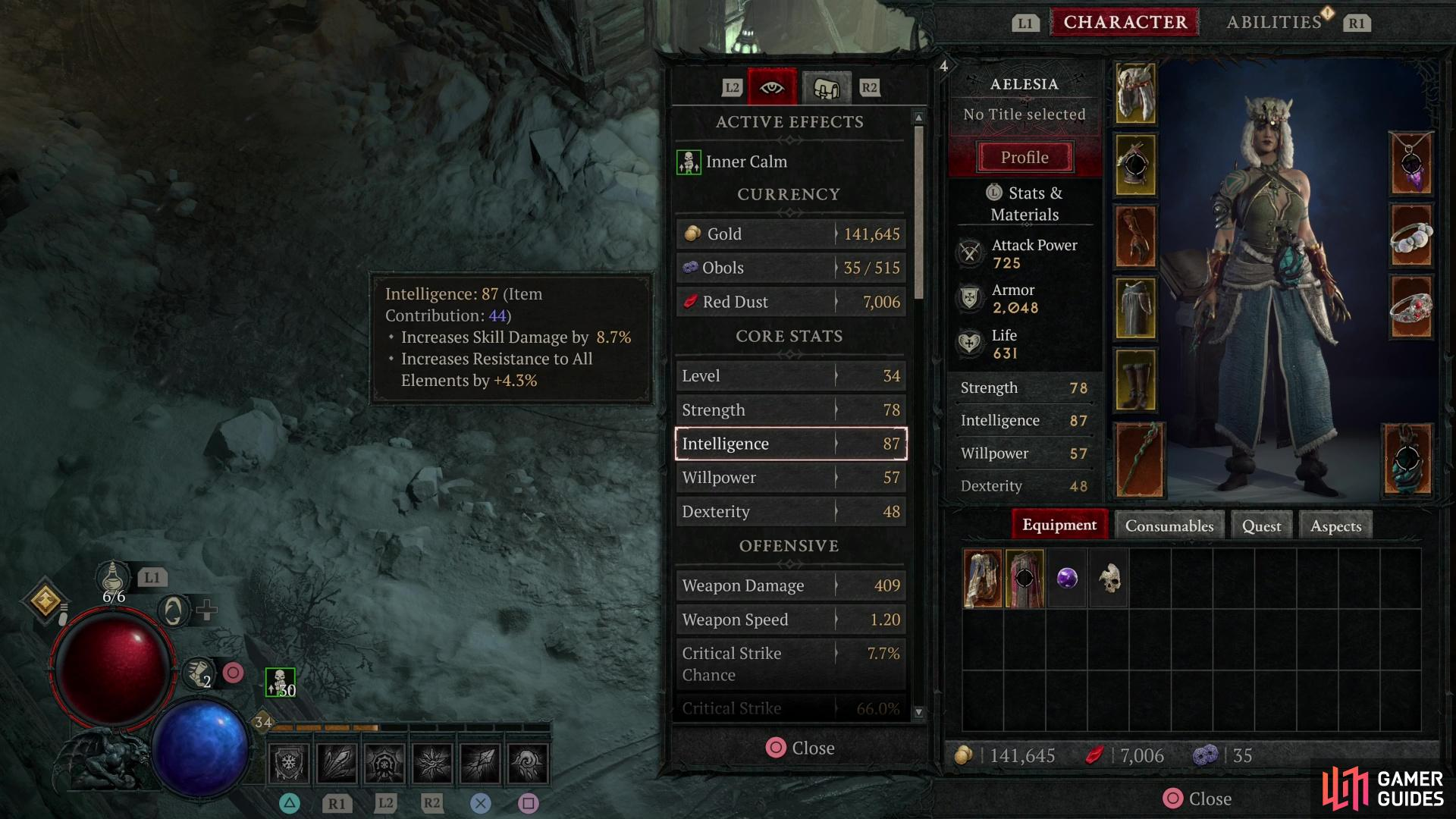Switch to the Quest inventory tab
The width and height of the screenshot is (1456, 819).
tap(1261, 526)
